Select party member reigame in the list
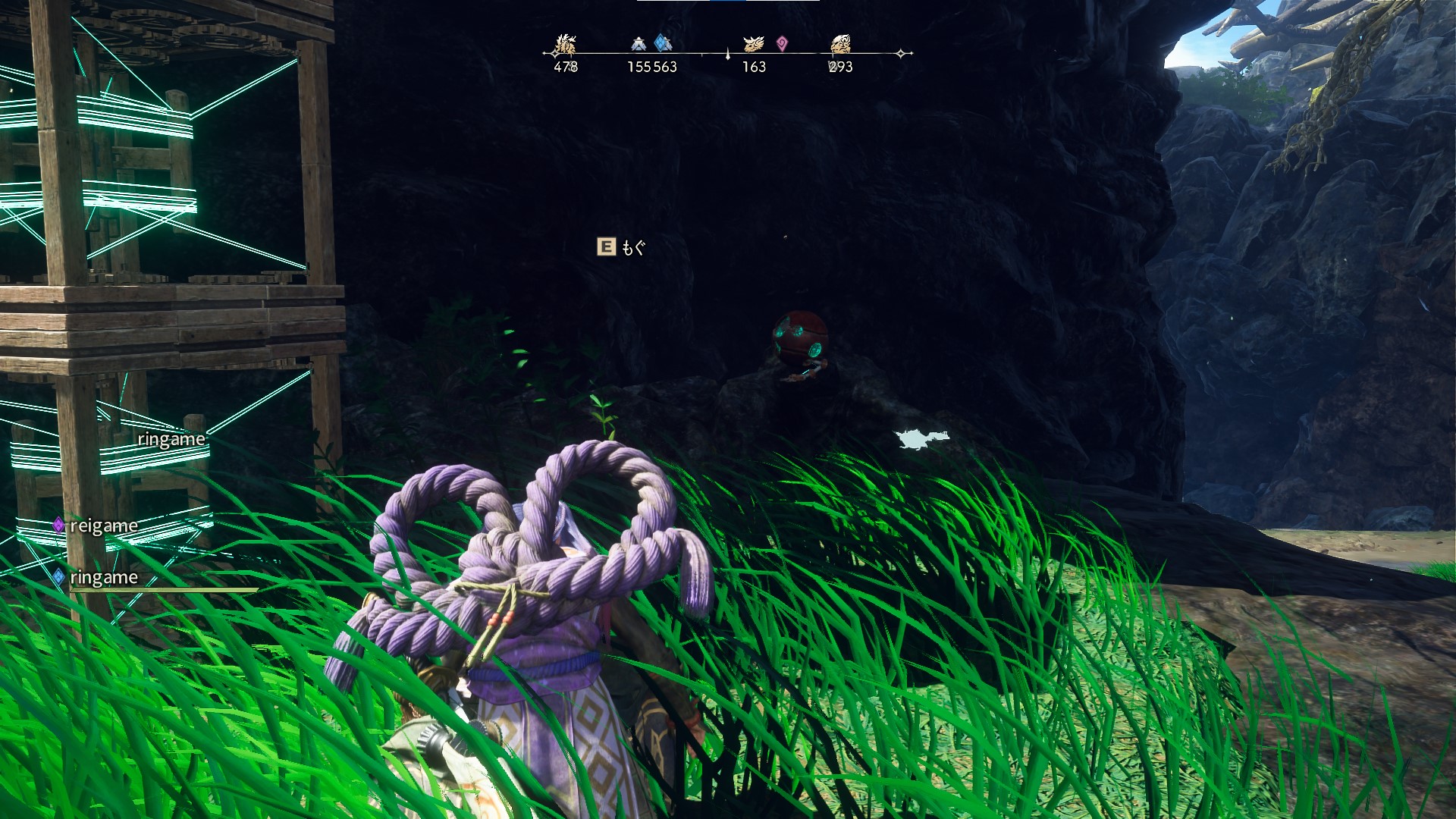Viewport: 1456px width, 819px height. [x=103, y=526]
